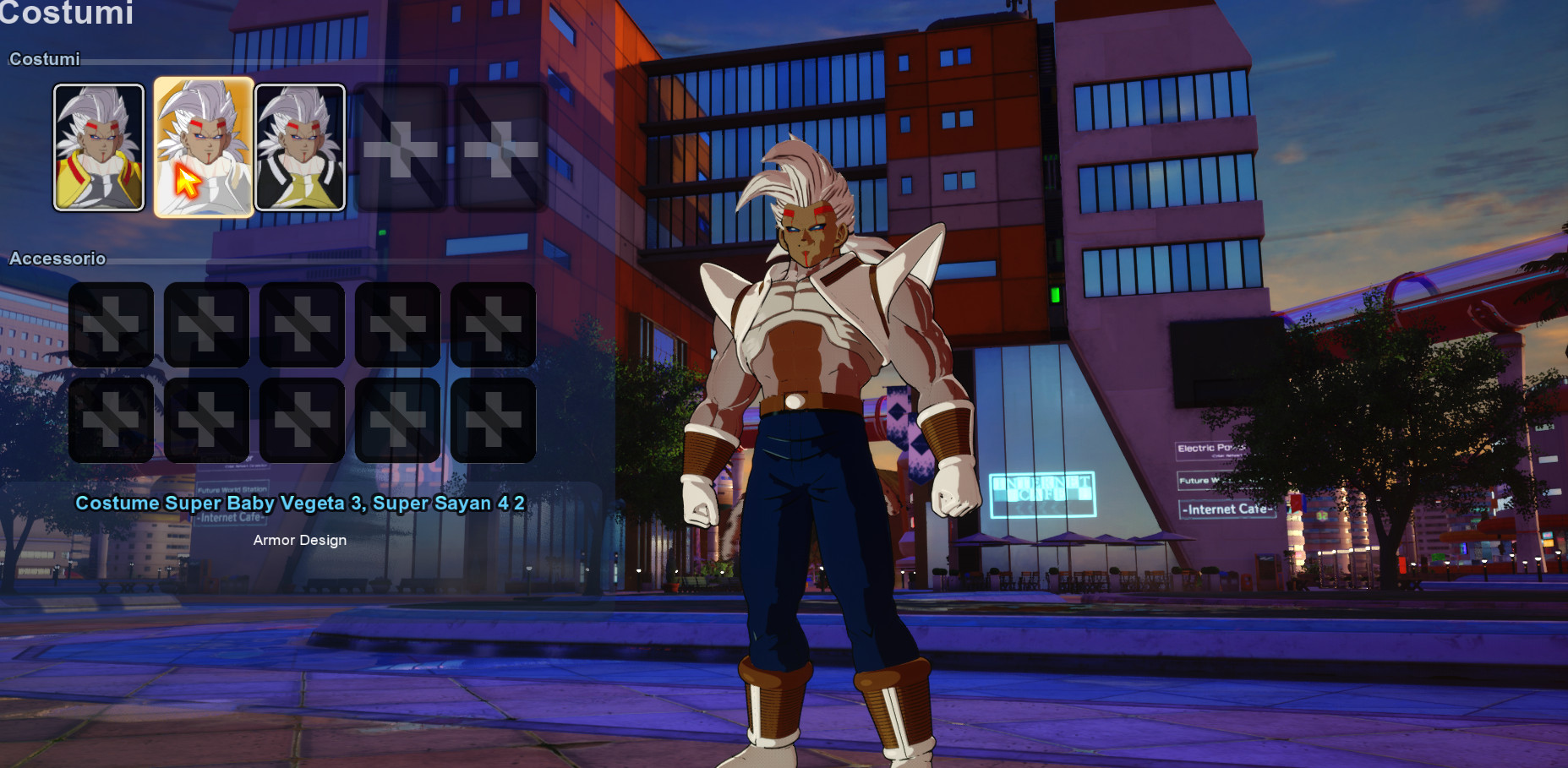
Task: Click the Armor Design label
Action: click(x=301, y=540)
